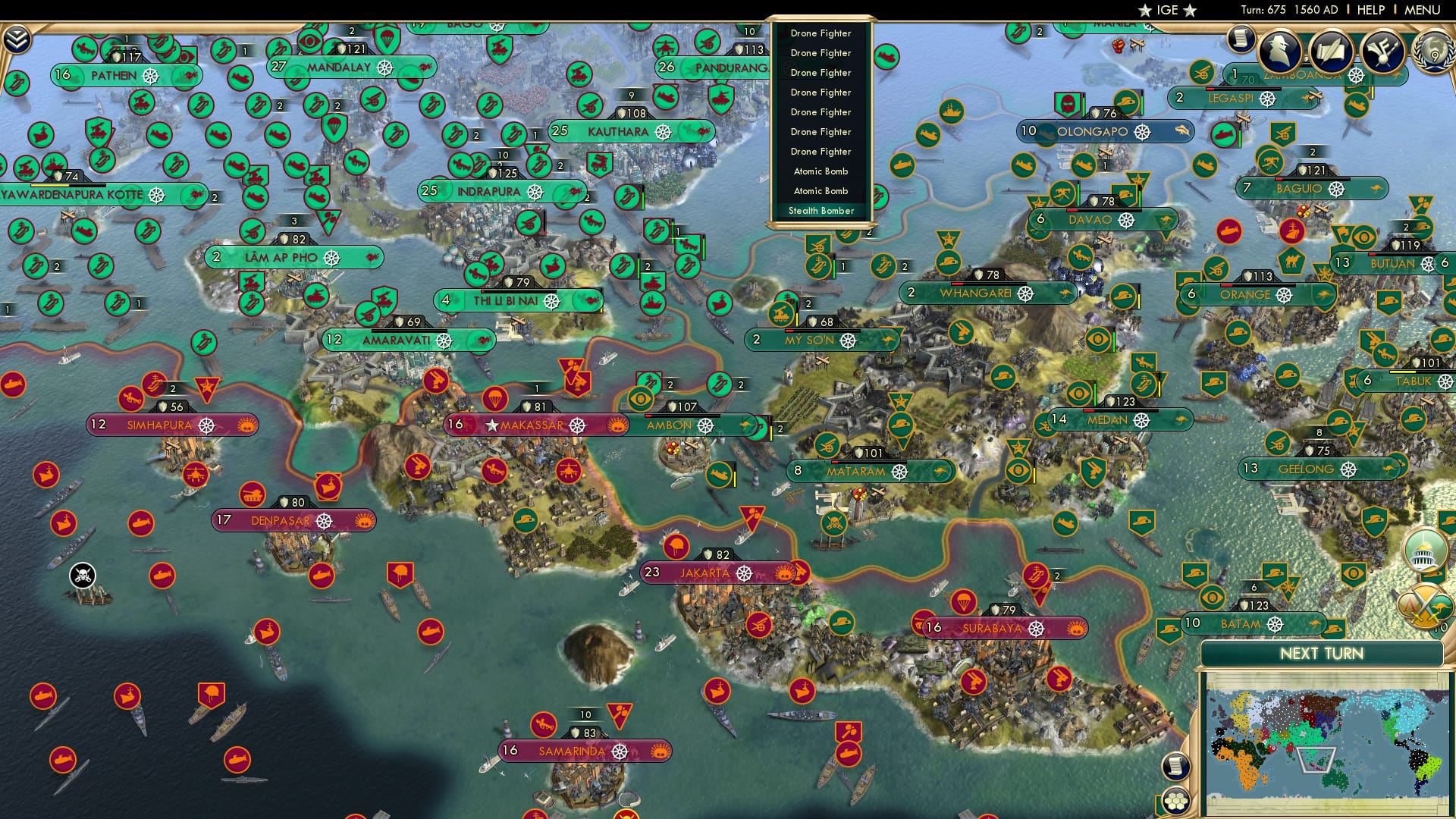The width and height of the screenshot is (1456, 819).
Task: Open the Espionage overview with the spy icon
Action: [x=1280, y=50]
